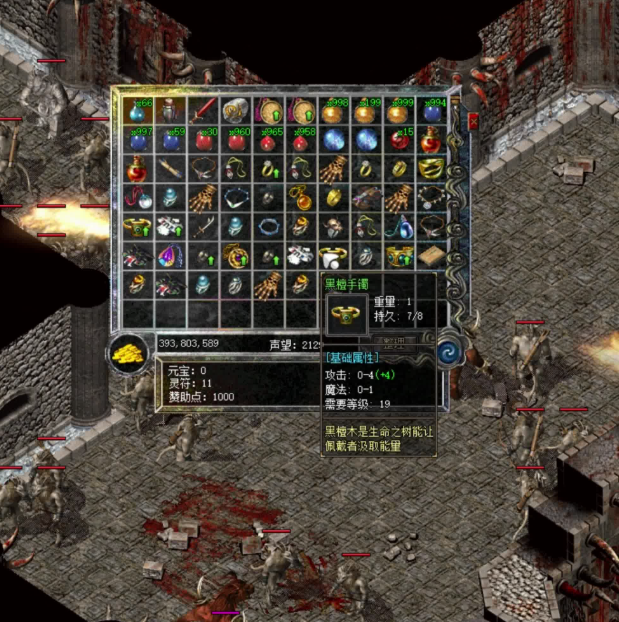
Task: Choose the golden mask item
Action: [432, 168]
